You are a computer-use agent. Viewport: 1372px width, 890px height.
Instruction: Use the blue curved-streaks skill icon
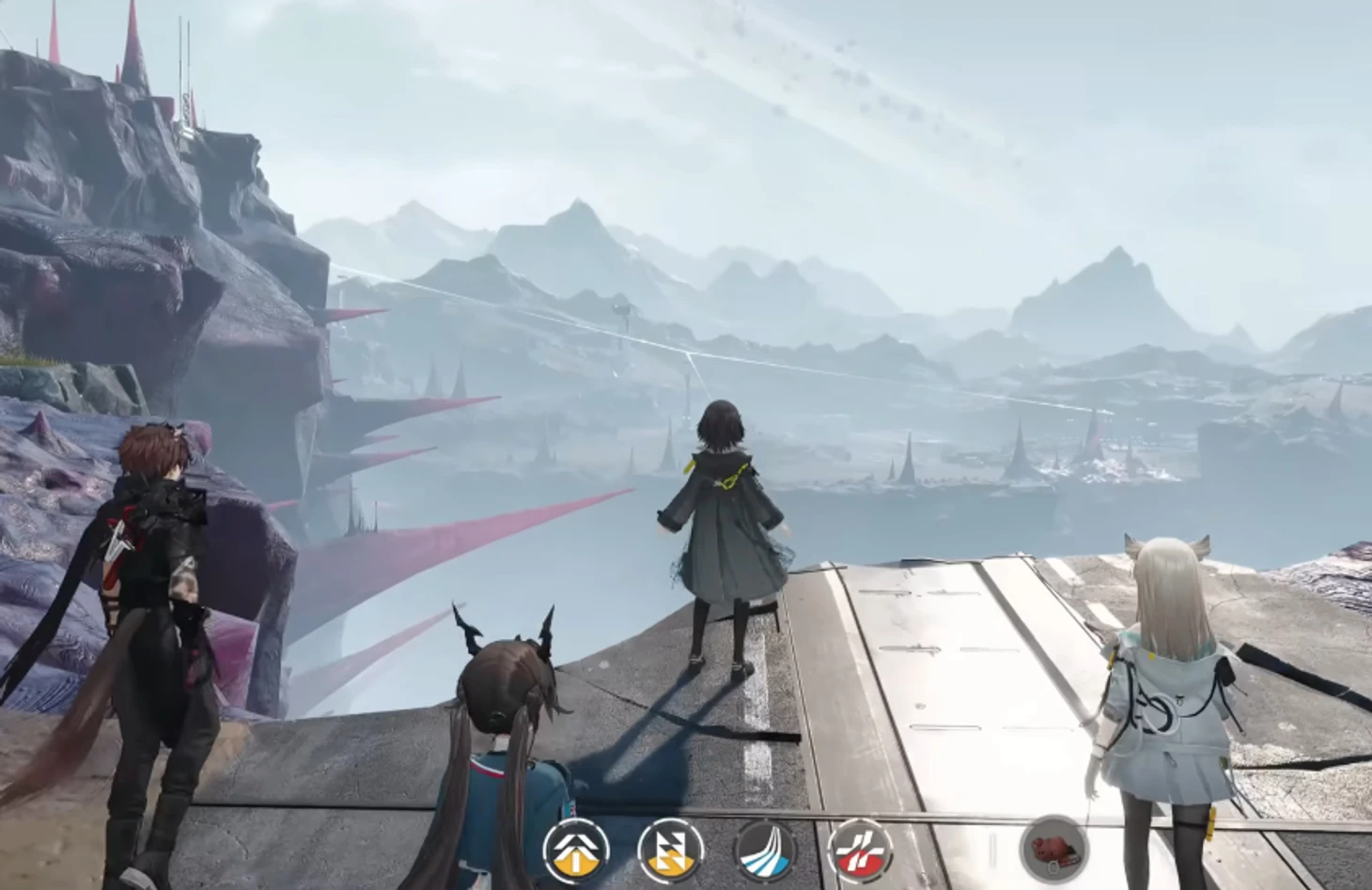pos(765,851)
